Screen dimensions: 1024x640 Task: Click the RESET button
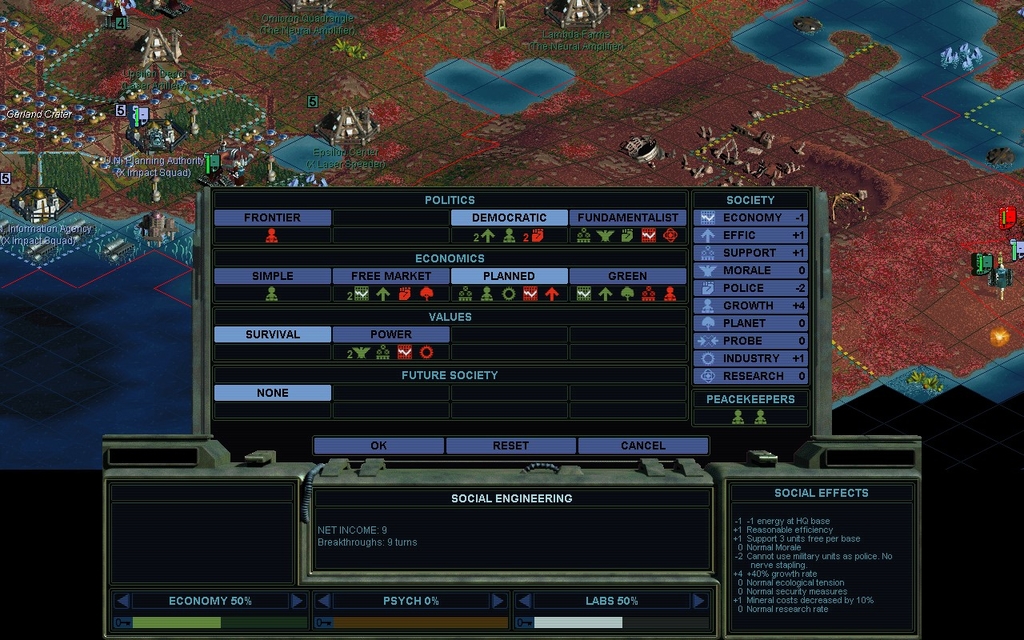pyautogui.click(x=511, y=445)
